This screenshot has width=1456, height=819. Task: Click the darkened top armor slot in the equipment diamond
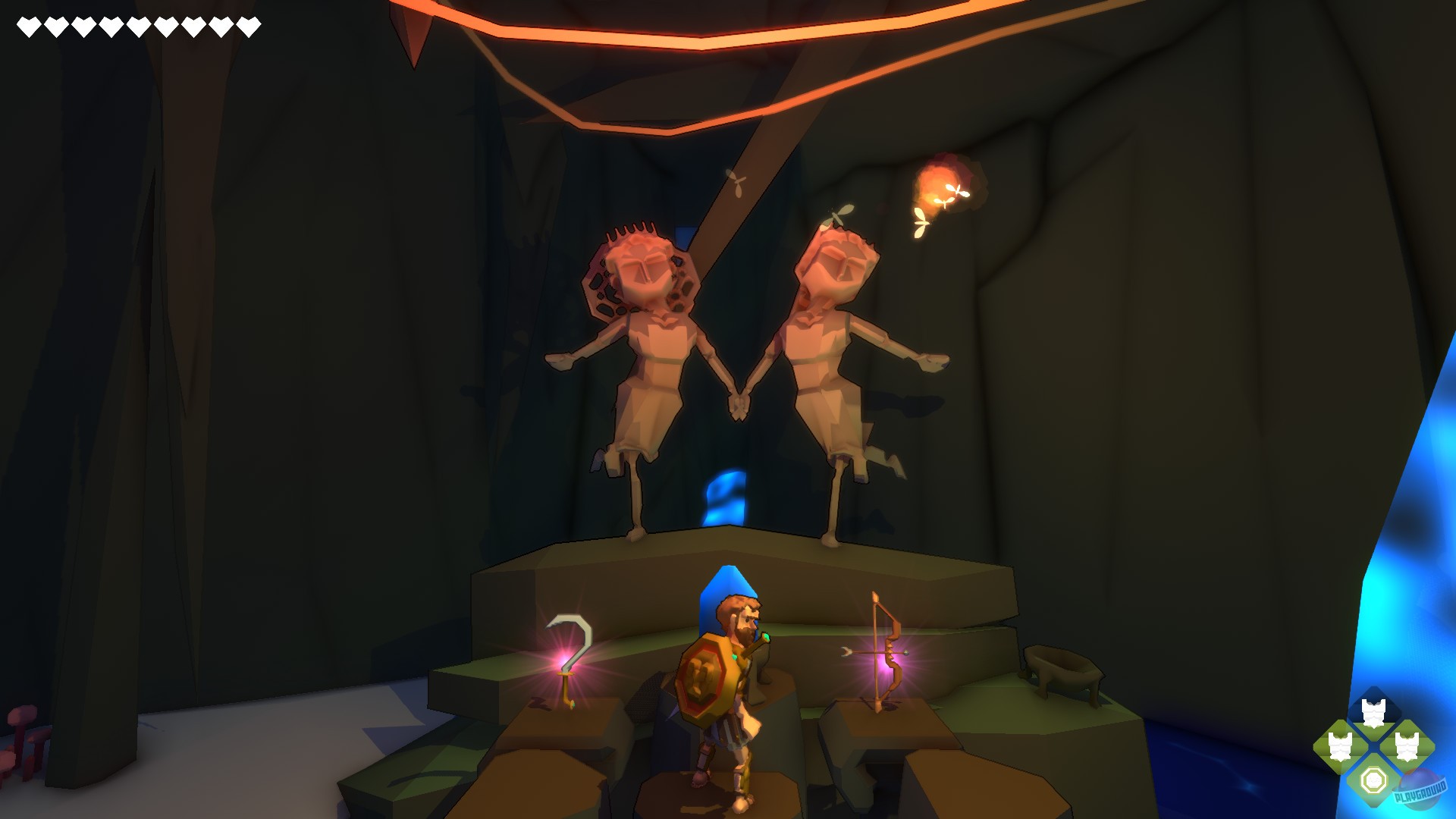tap(1373, 711)
